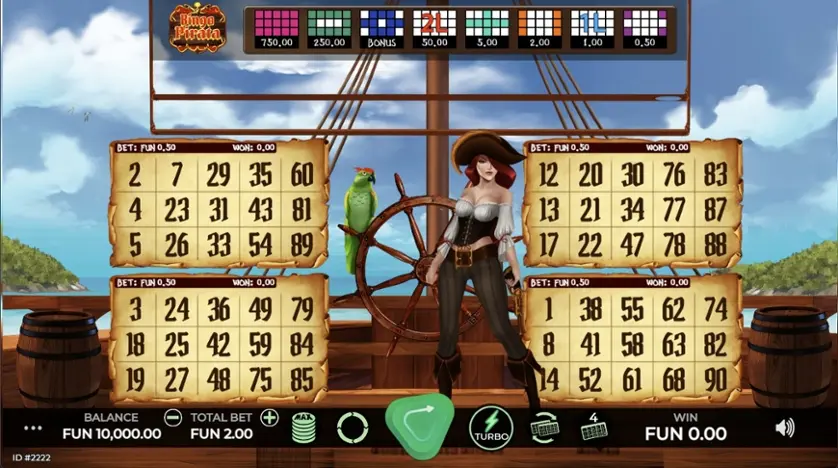
Task: Show the 1L pattern worth 1,00
Action: tap(592, 28)
